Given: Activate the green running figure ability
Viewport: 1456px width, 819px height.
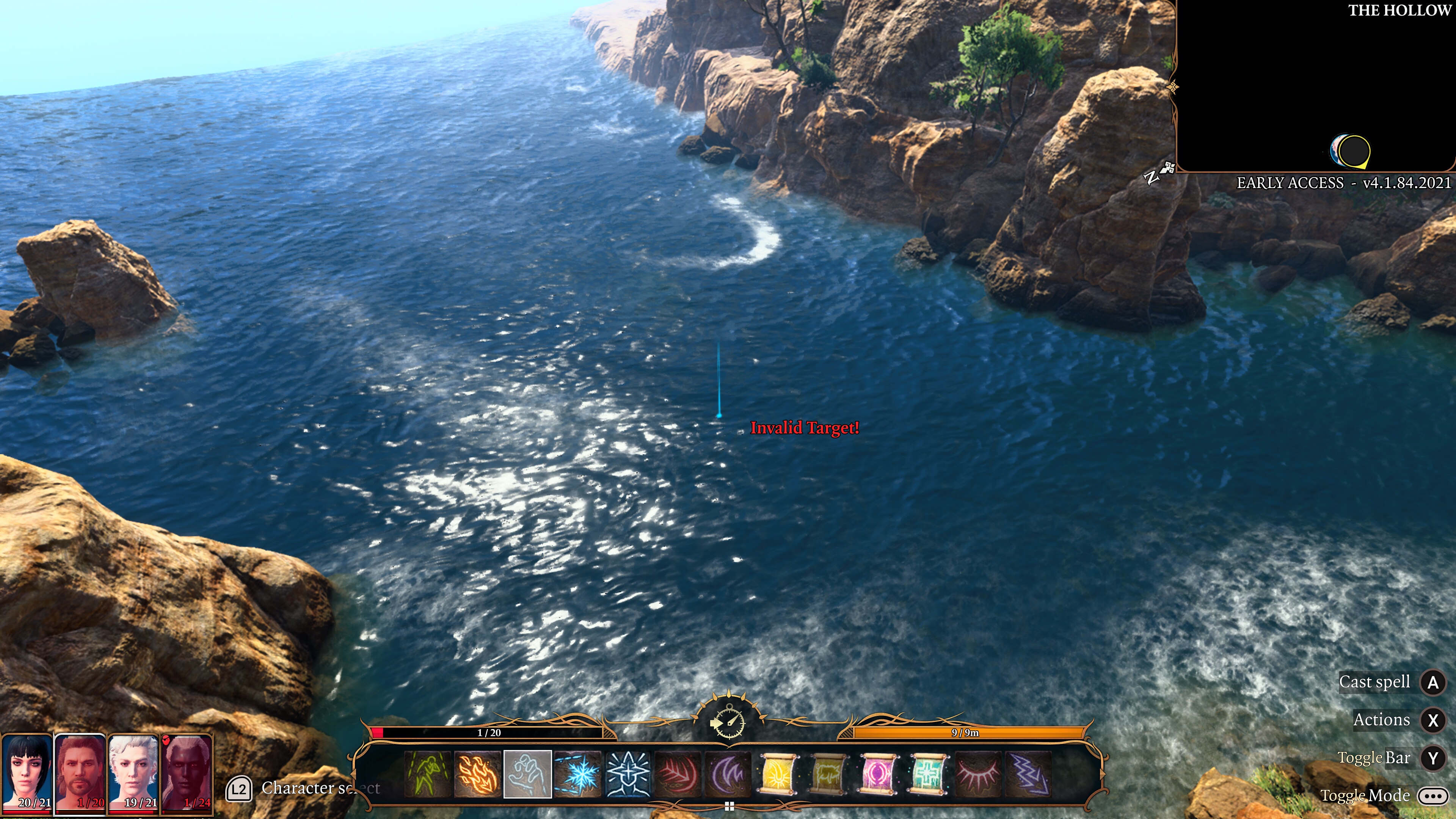Looking at the screenshot, I should (428, 774).
